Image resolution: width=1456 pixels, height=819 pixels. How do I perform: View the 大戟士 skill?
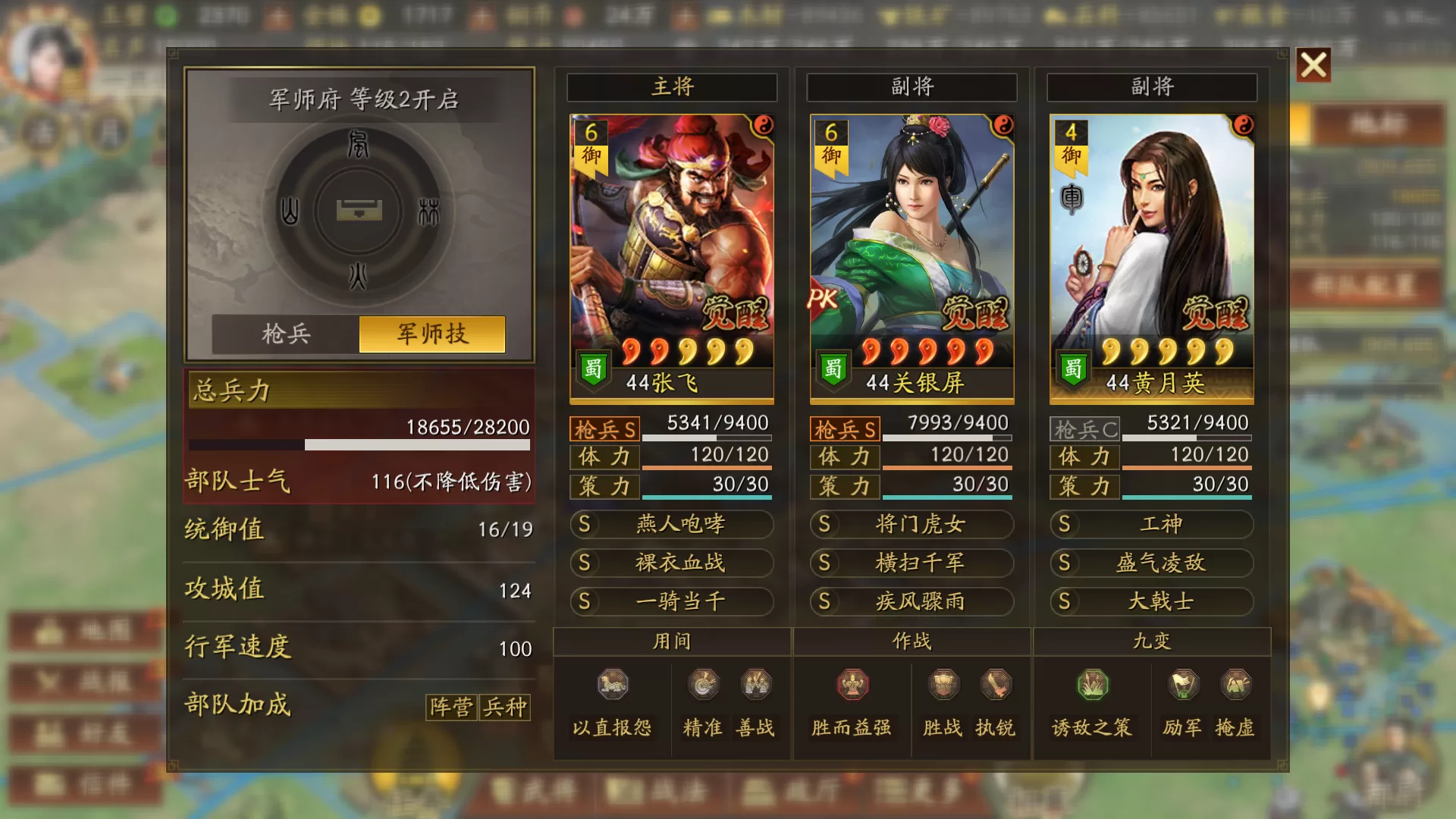pos(1151,601)
